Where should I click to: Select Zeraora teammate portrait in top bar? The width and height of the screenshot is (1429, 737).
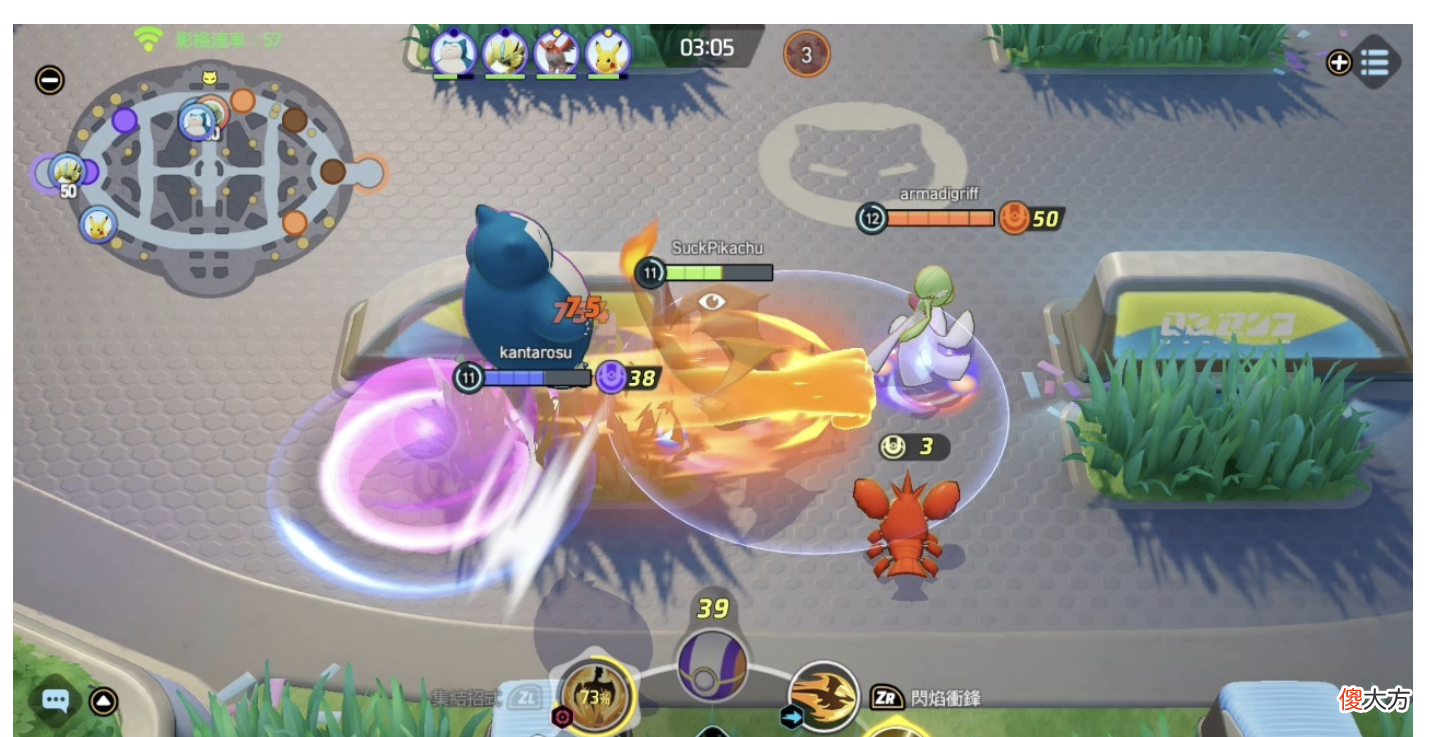pyautogui.click(x=504, y=51)
